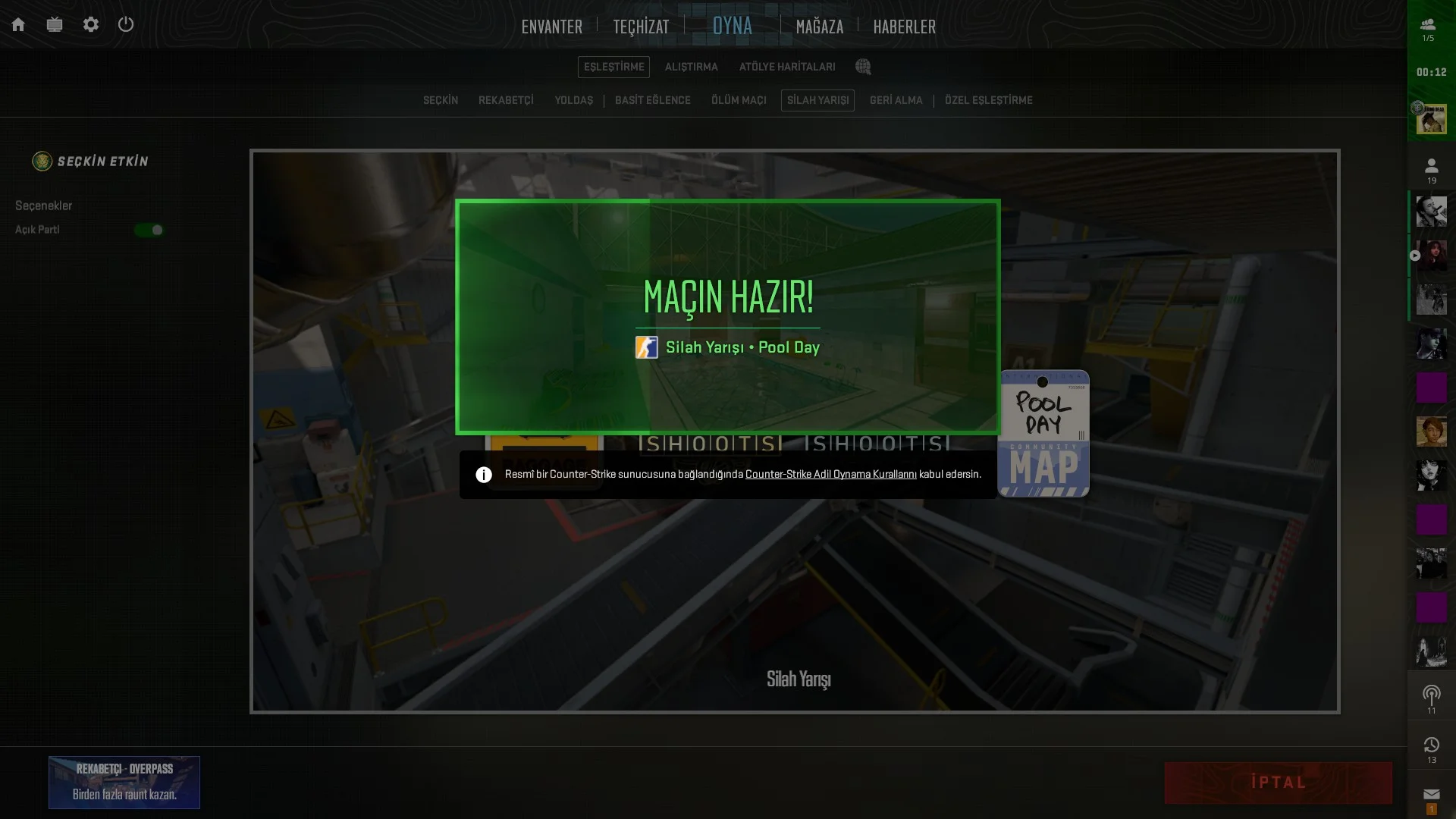The width and height of the screenshot is (1456, 819).
Task: Switch to the TEÇHİZAT menu
Action: (x=641, y=27)
